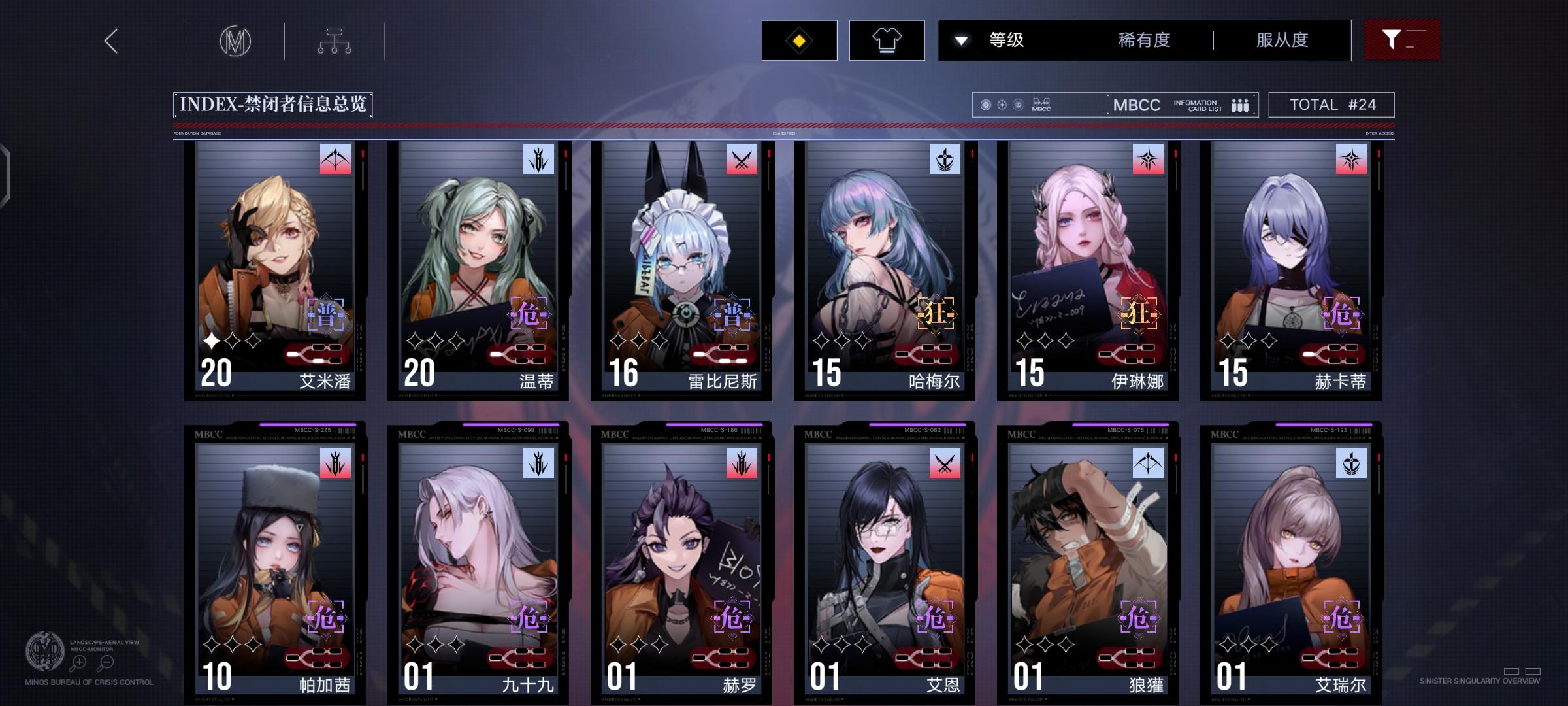The width and height of the screenshot is (1568, 706).
Task: Open the red filter icon at top right
Action: click(1402, 40)
